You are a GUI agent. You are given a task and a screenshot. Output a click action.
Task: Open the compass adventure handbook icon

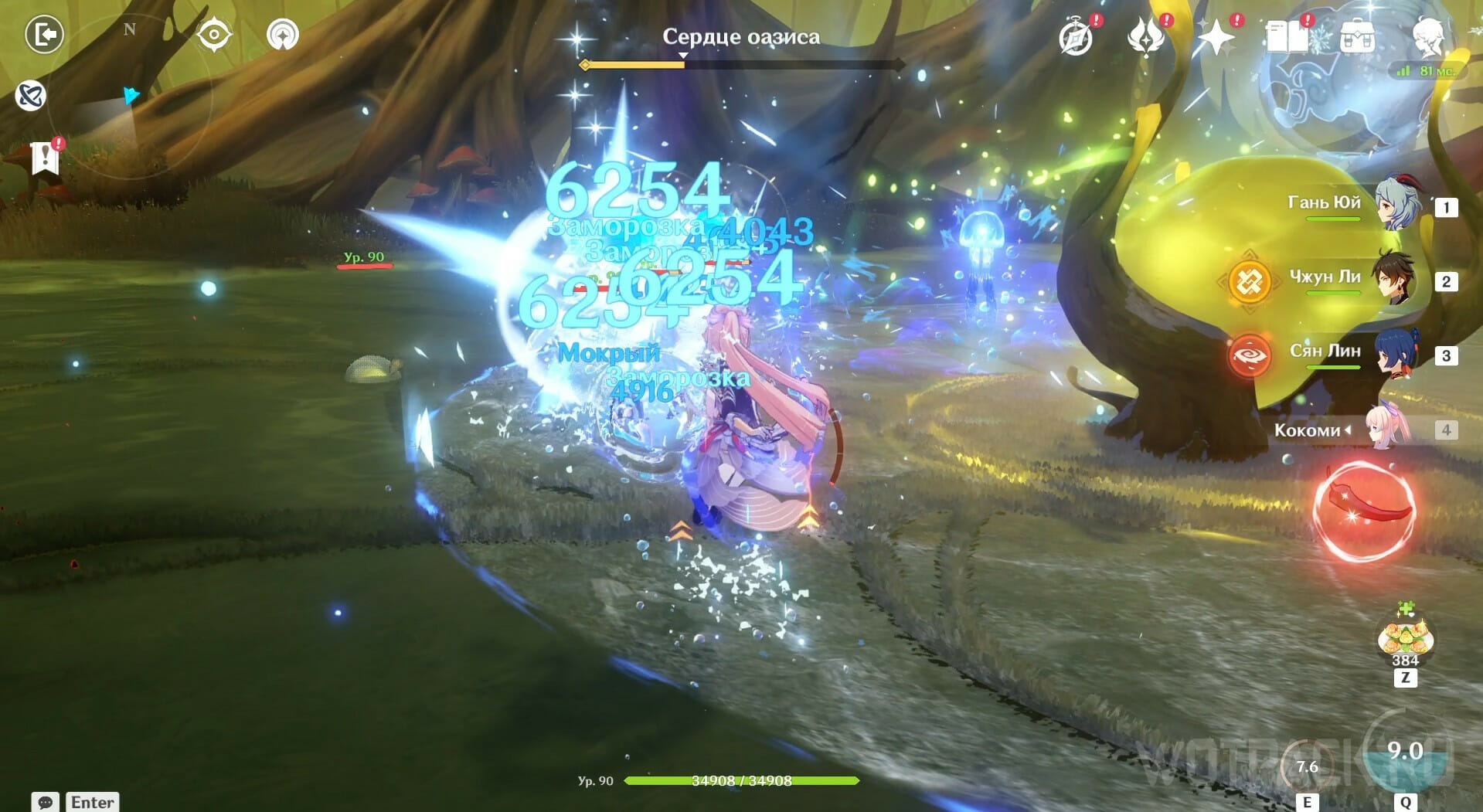pyautogui.click(x=1077, y=37)
